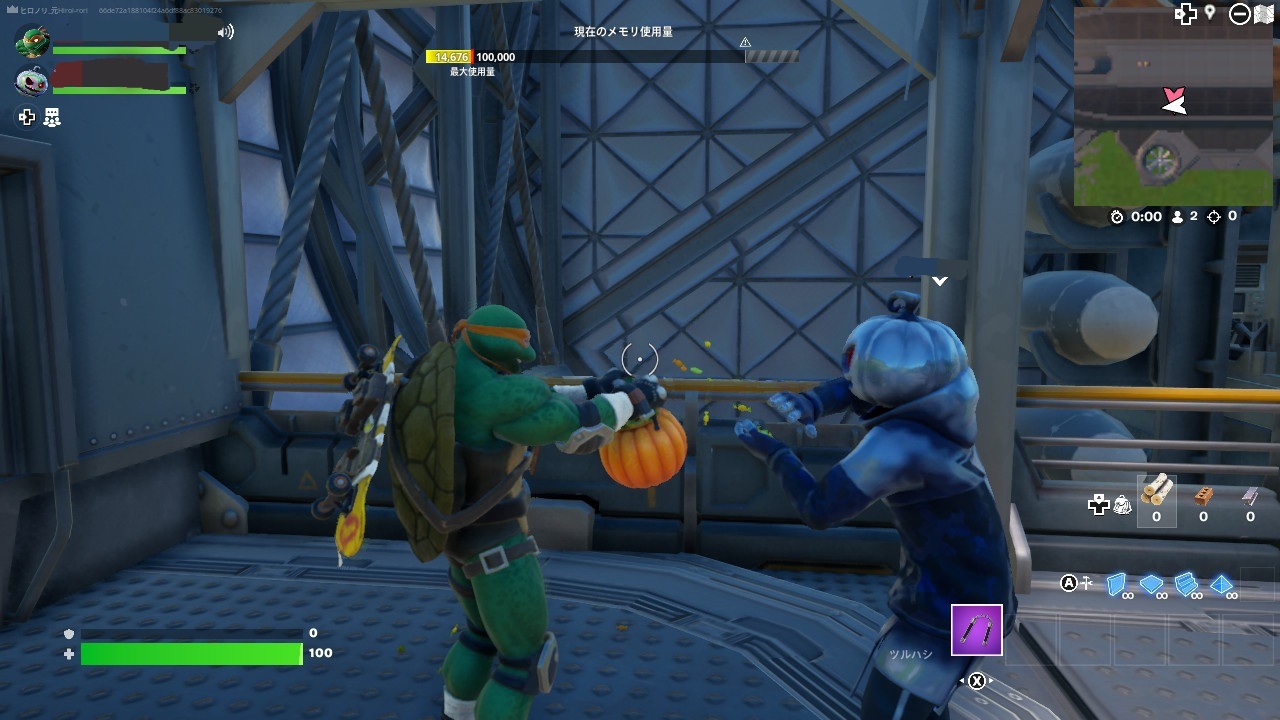
Task: Select the stairs building piece
Action: tap(1186, 584)
